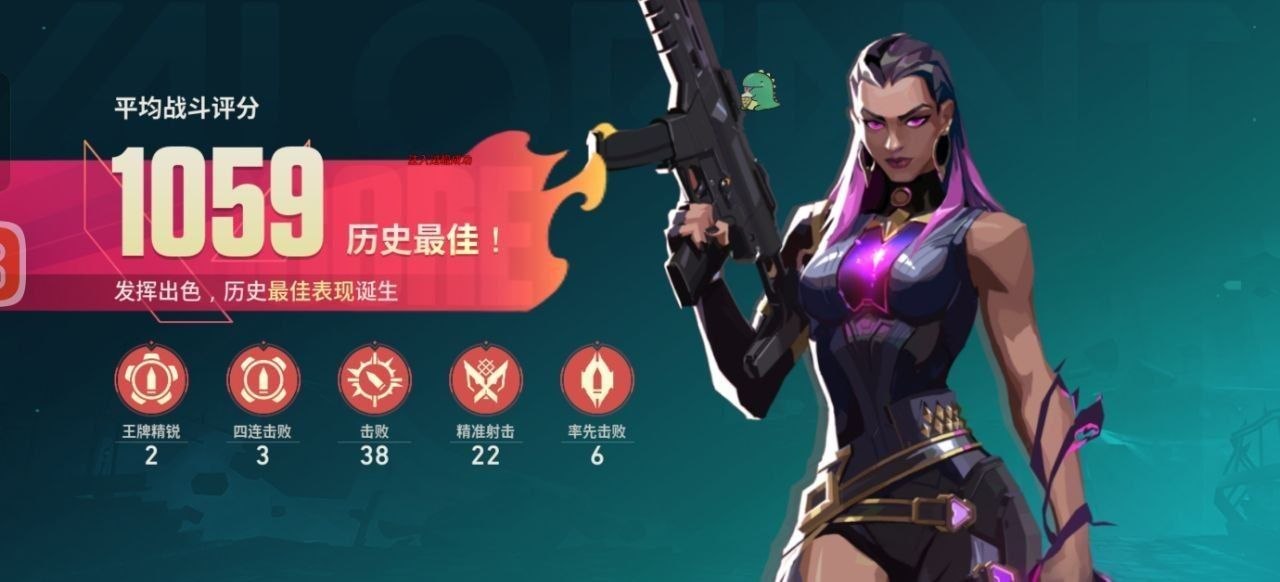The width and height of the screenshot is (1280, 582).
Task: Open the 击败 kills medal
Action: tap(374, 379)
